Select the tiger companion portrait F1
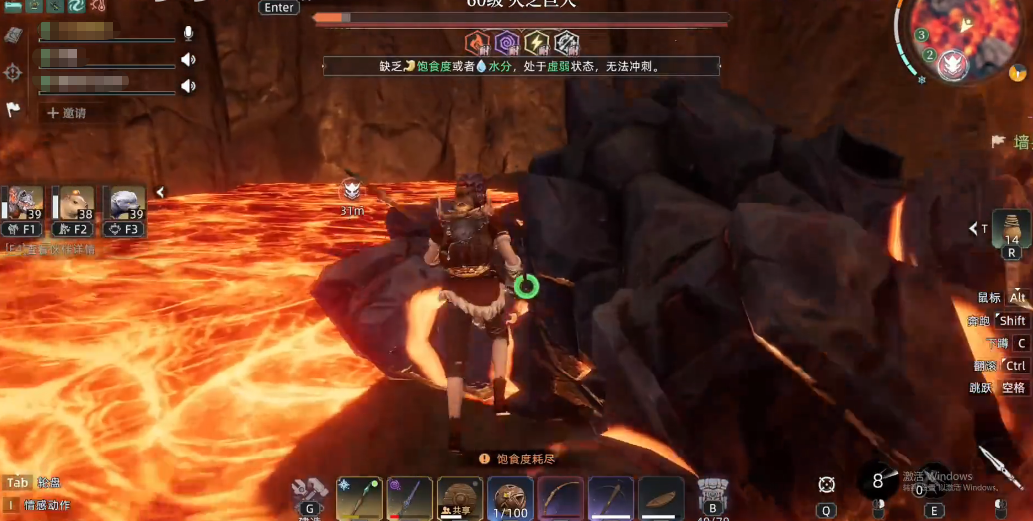Screen dimensions: 1033x521 27,205
